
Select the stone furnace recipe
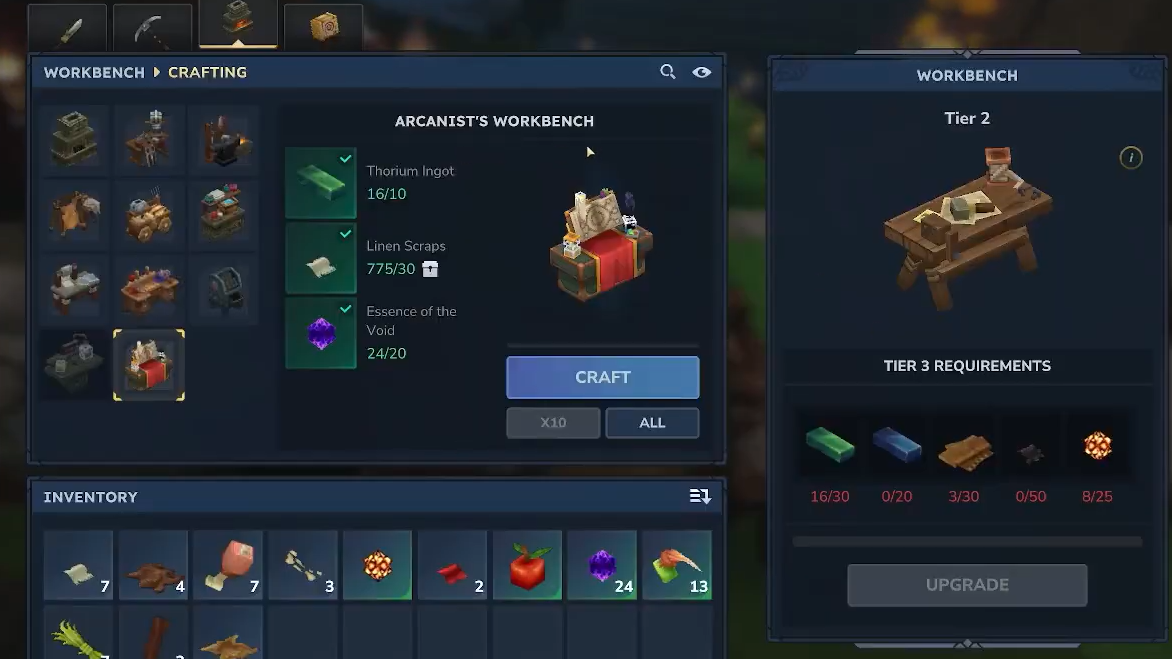point(74,139)
